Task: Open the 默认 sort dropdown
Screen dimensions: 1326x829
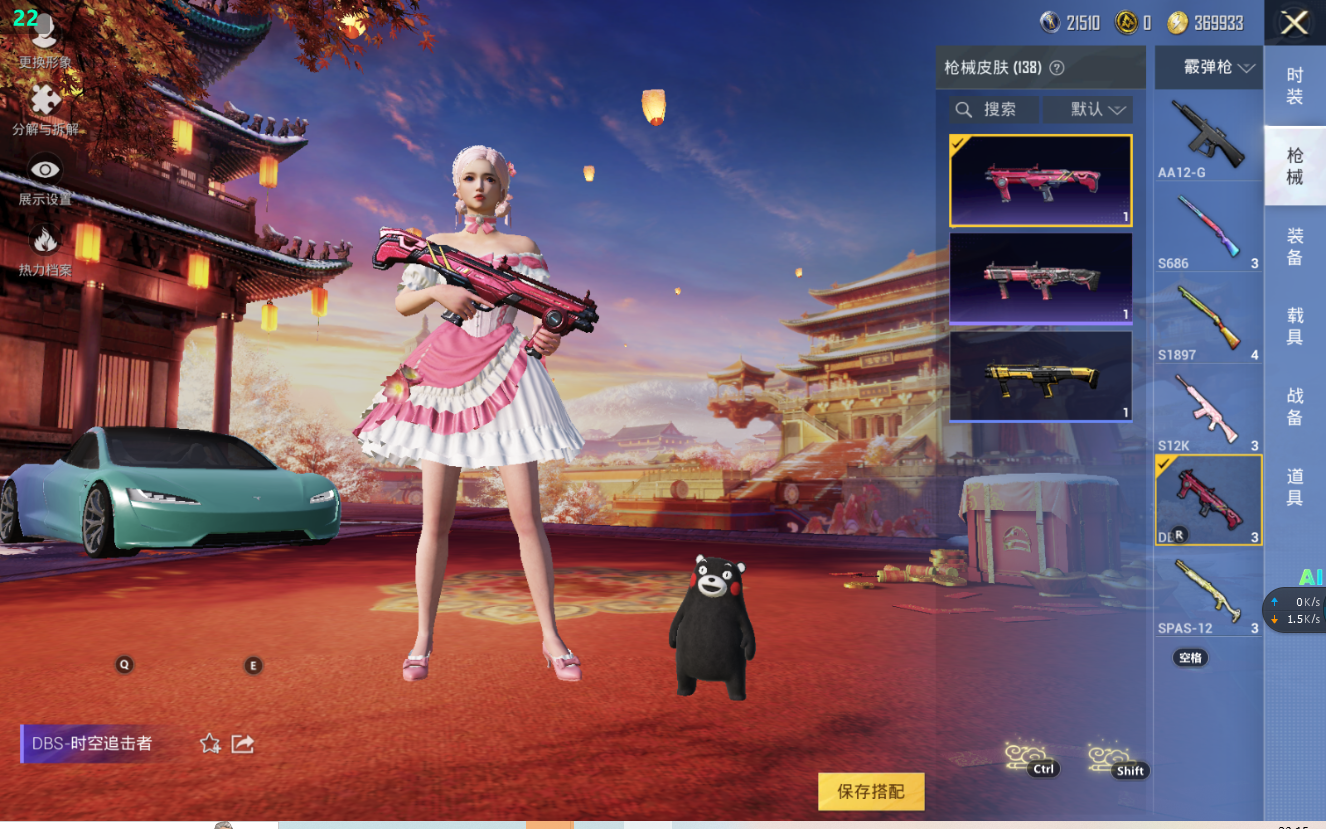Action: coord(1087,109)
